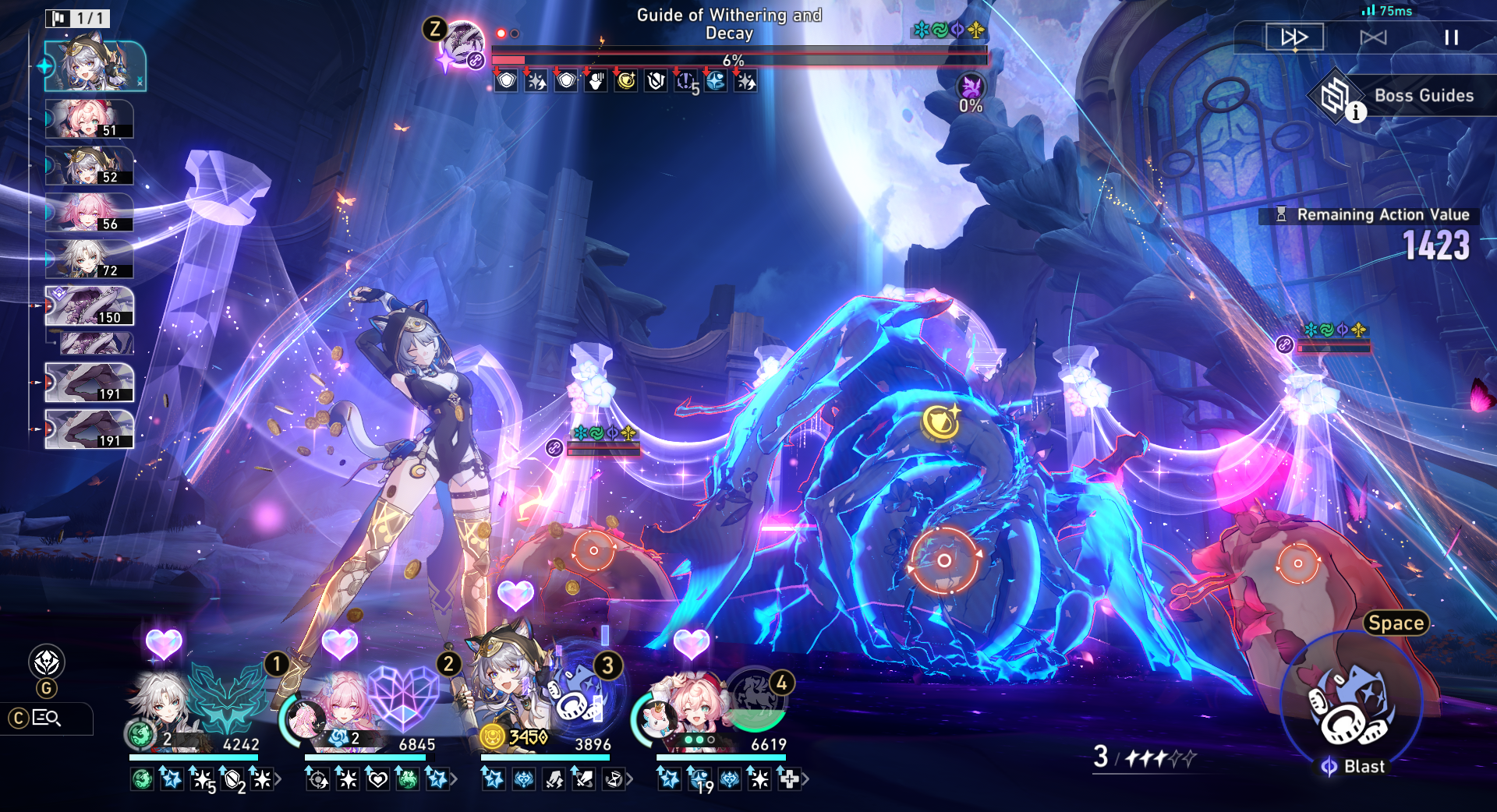Select the white-haired character portrait with 4242 HP

click(x=161, y=701)
